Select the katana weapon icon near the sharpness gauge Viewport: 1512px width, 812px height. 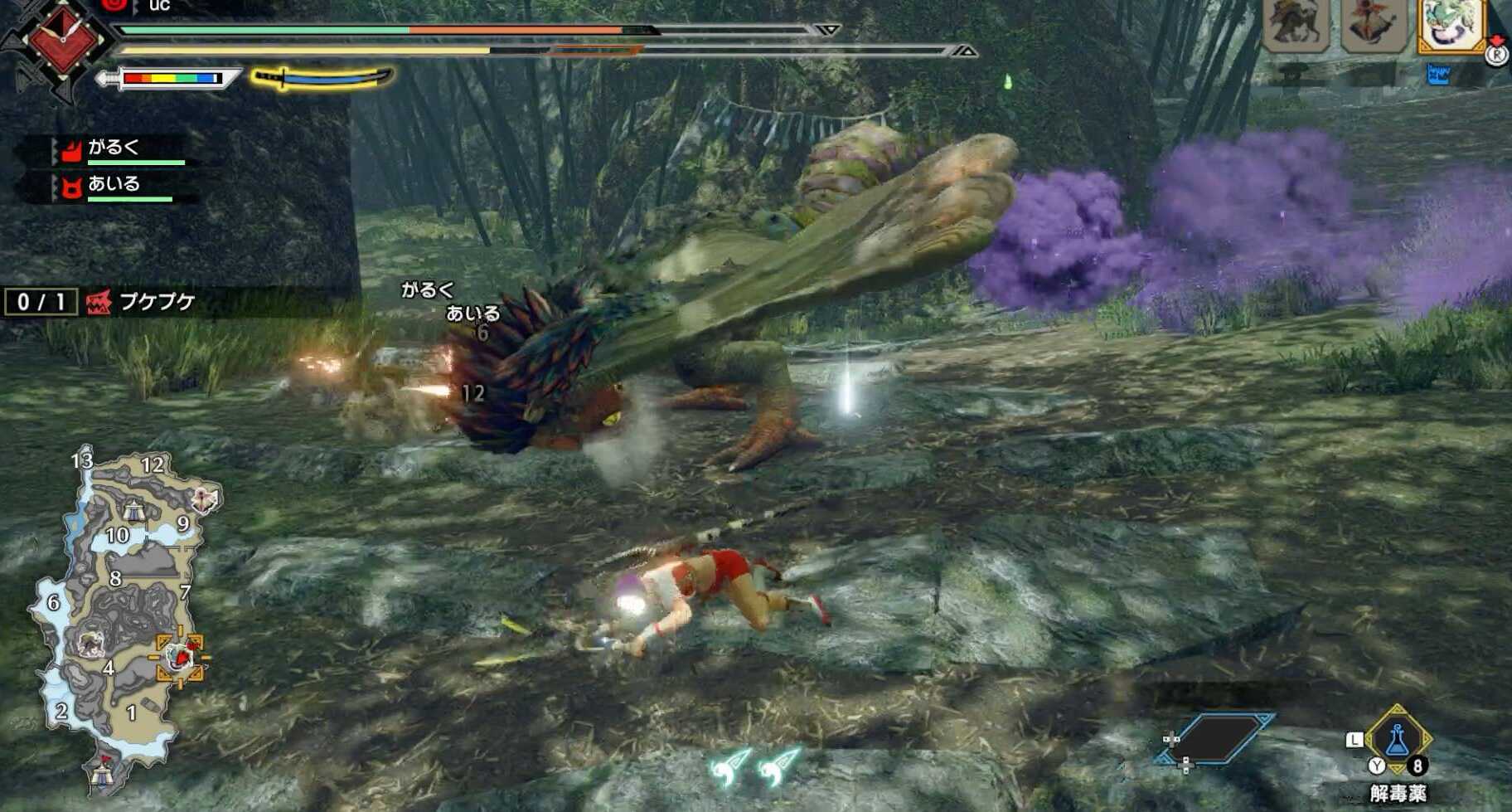[319, 78]
